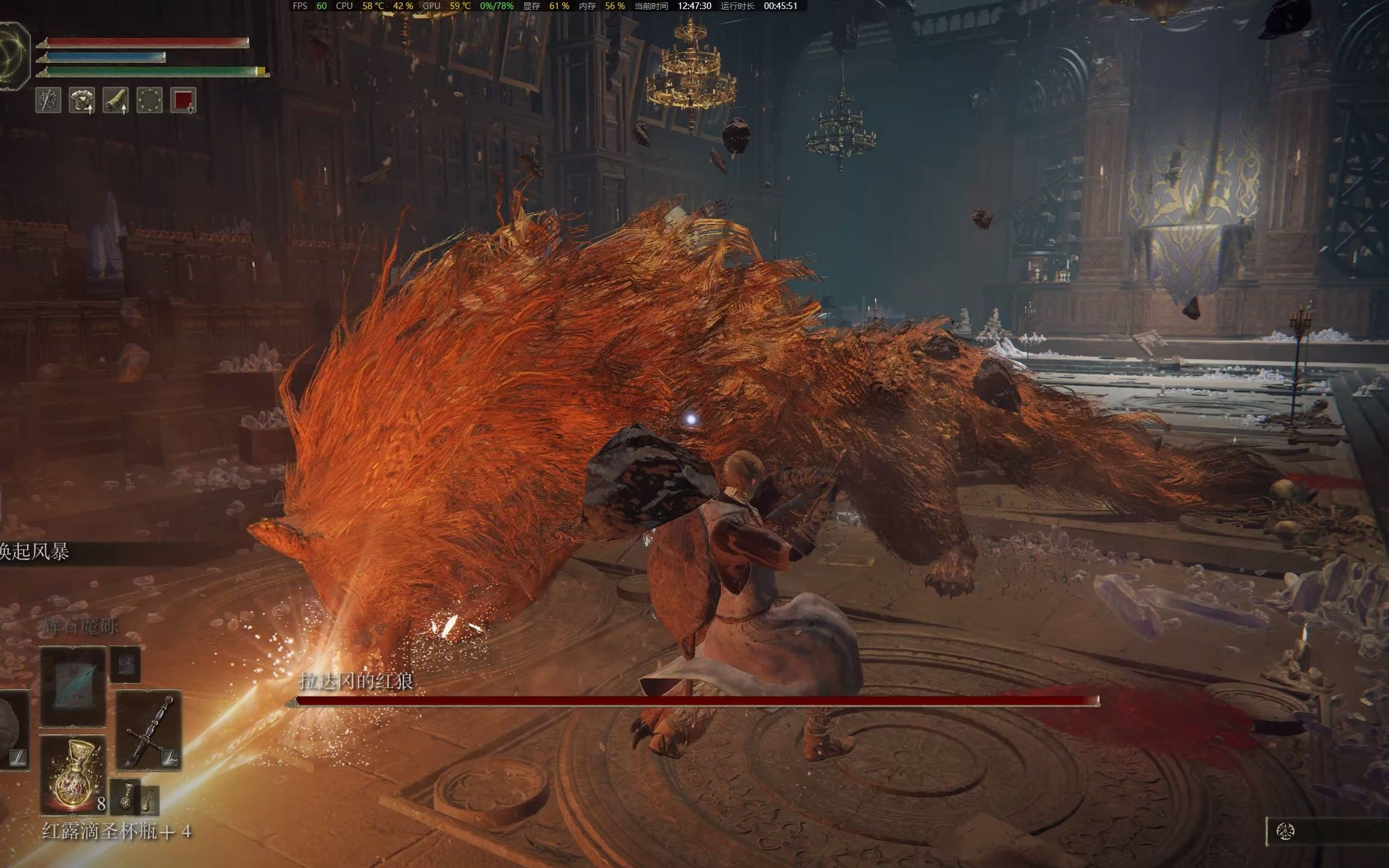Select the Glintstone Pebble spell slot
1389x868 pixels.
73,687
